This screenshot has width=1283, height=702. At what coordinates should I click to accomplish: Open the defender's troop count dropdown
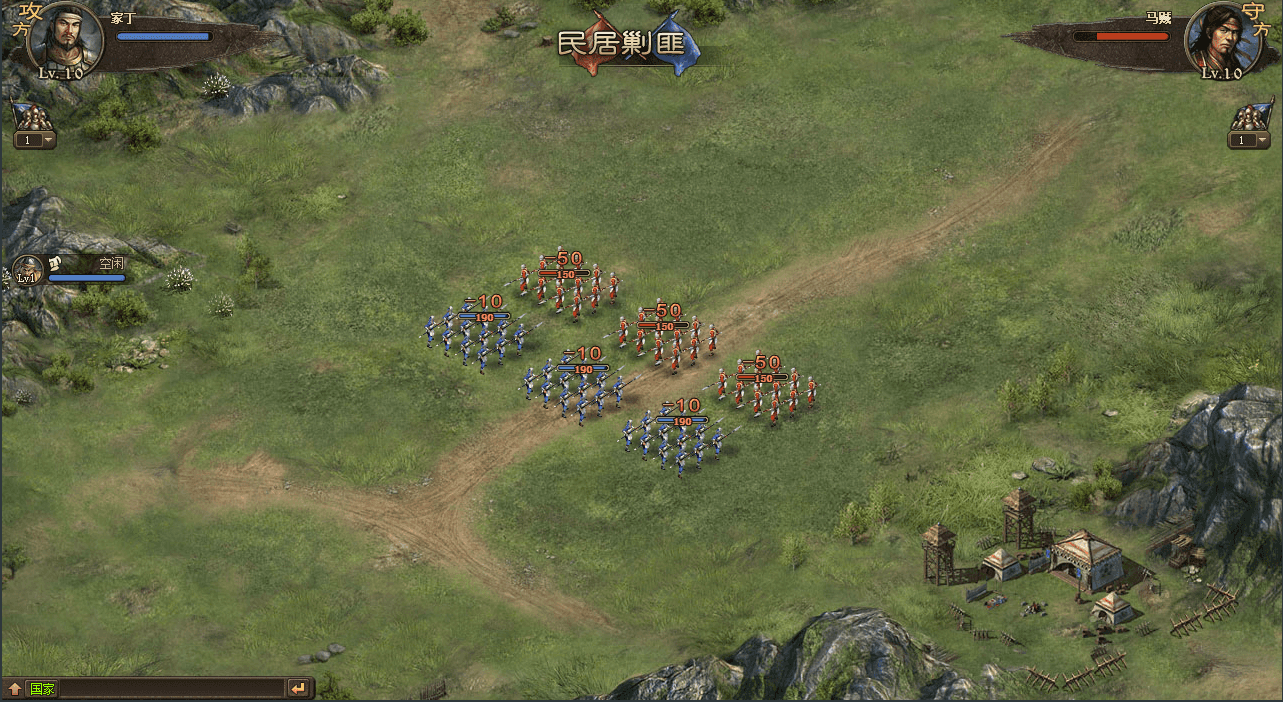click(x=1249, y=140)
